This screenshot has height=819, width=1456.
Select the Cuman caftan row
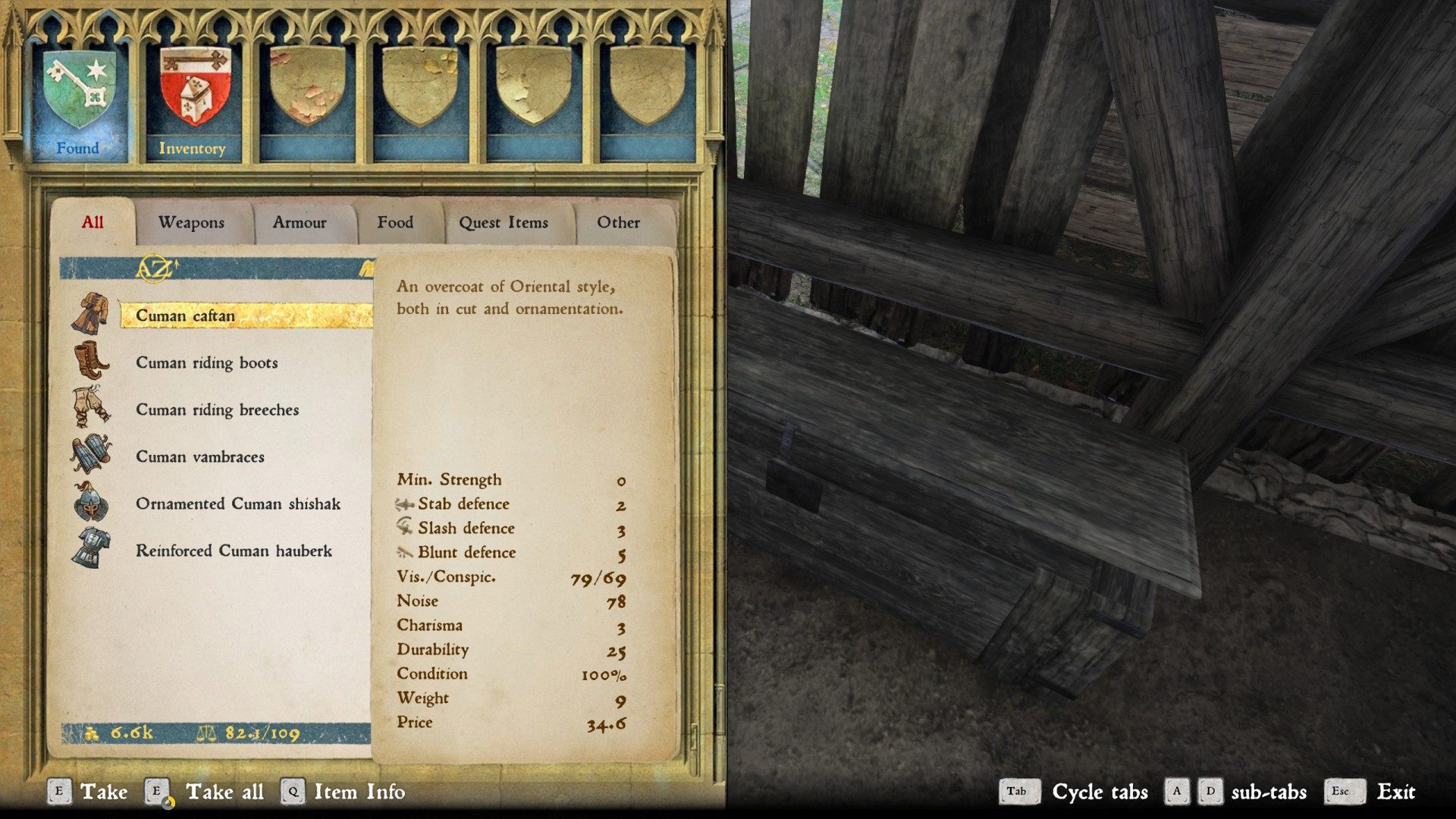pos(186,315)
